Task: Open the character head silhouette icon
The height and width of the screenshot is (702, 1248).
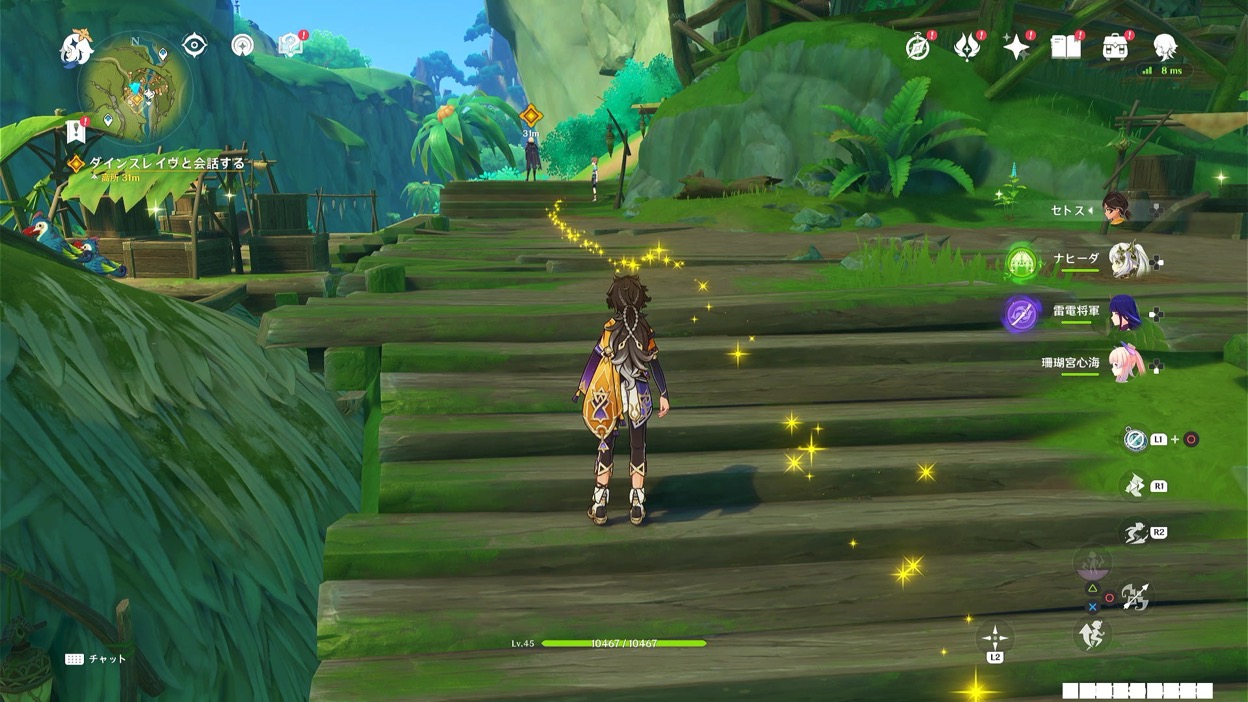Action: click(1165, 46)
